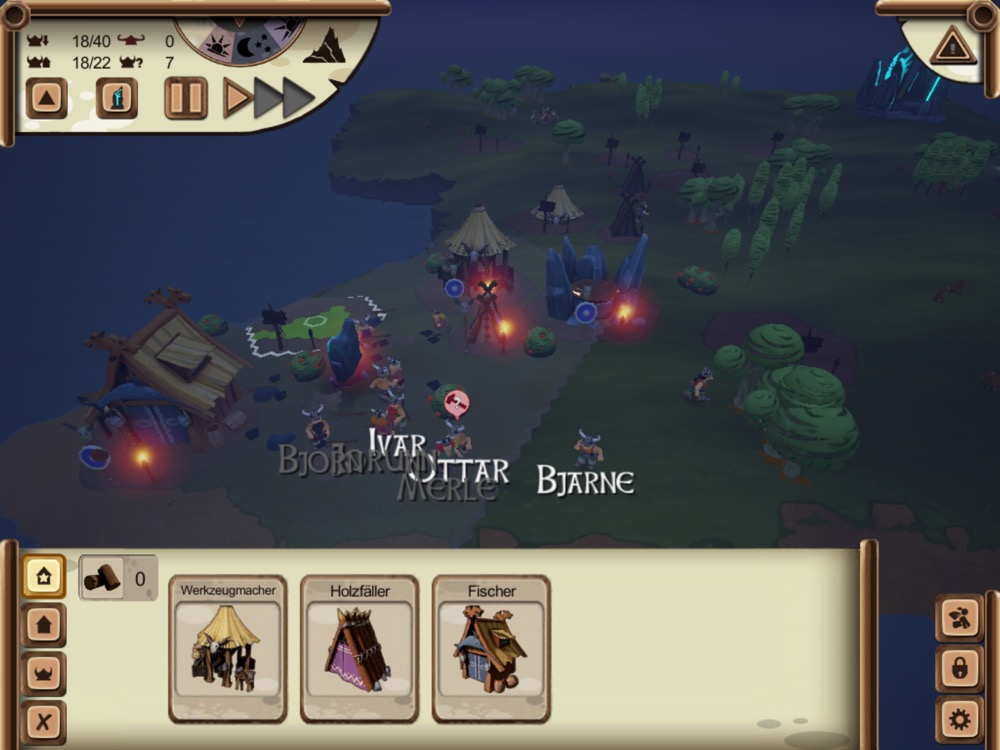Click the glowing monolith button
Image resolution: width=1000 pixels, height=750 pixels.
117,98
